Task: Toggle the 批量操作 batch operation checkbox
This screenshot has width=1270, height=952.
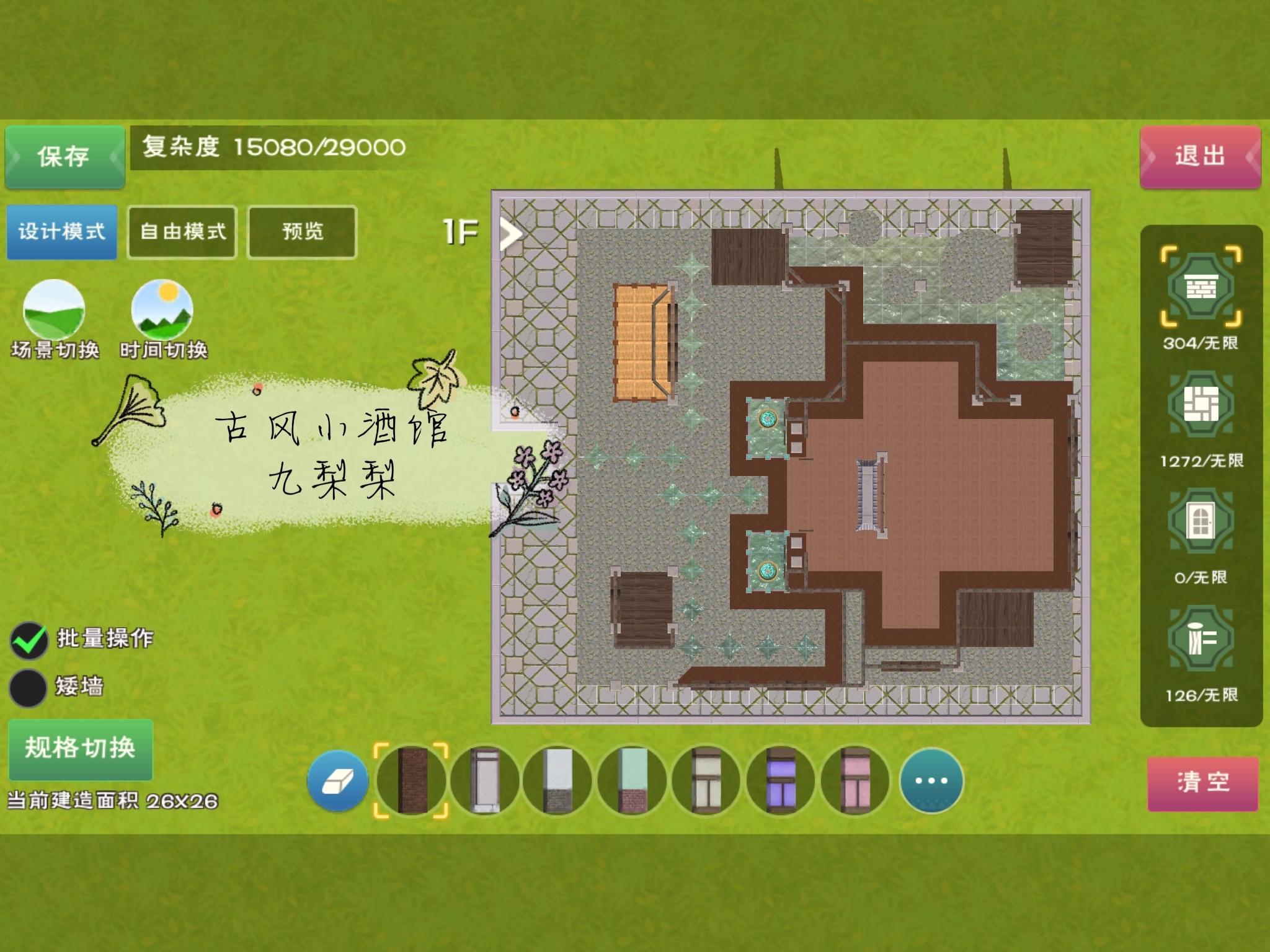Action: click(x=29, y=640)
